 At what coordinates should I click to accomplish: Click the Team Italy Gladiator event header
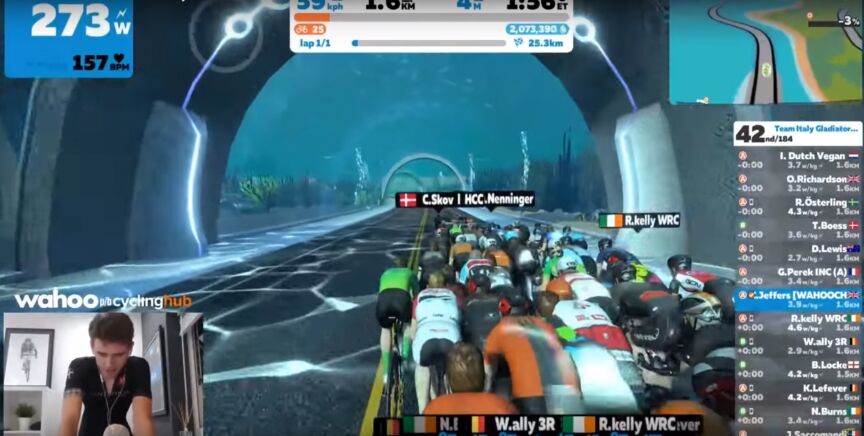(798, 134)
